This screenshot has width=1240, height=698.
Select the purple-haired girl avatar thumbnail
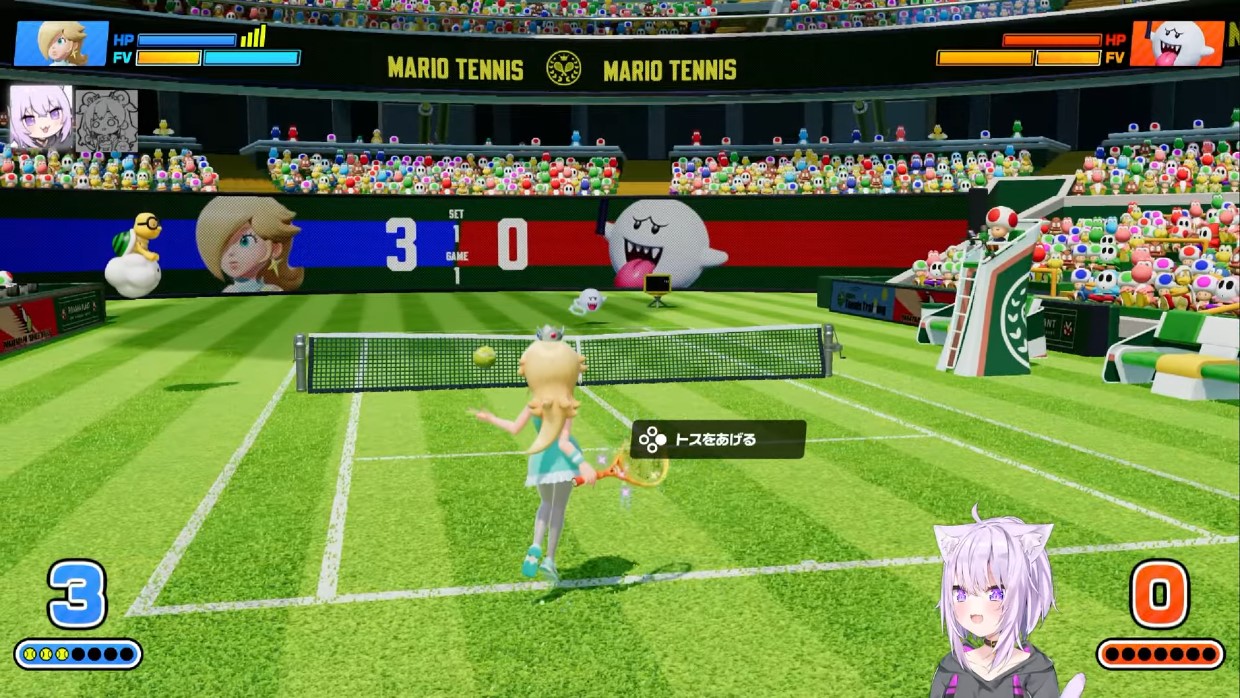pos(41,119)
